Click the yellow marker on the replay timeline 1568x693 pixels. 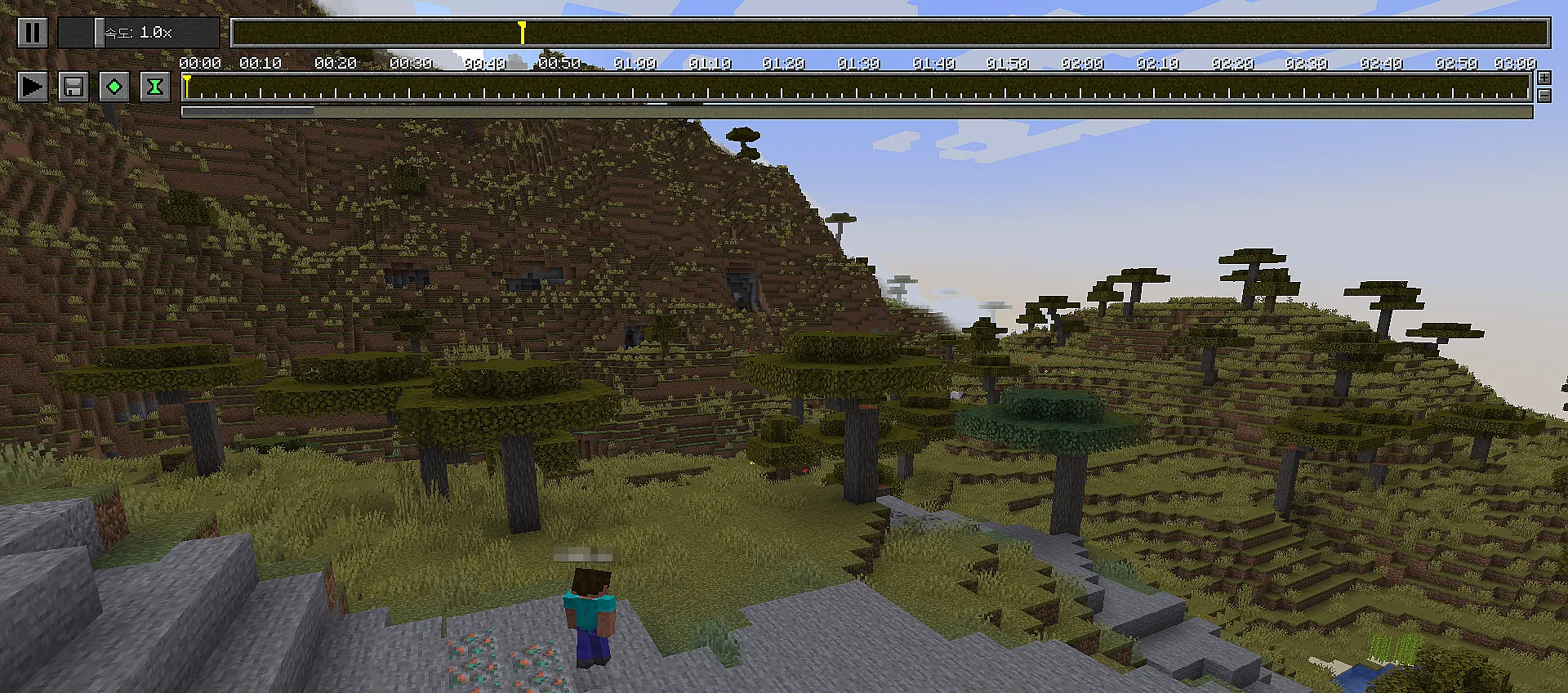point(522,33)
